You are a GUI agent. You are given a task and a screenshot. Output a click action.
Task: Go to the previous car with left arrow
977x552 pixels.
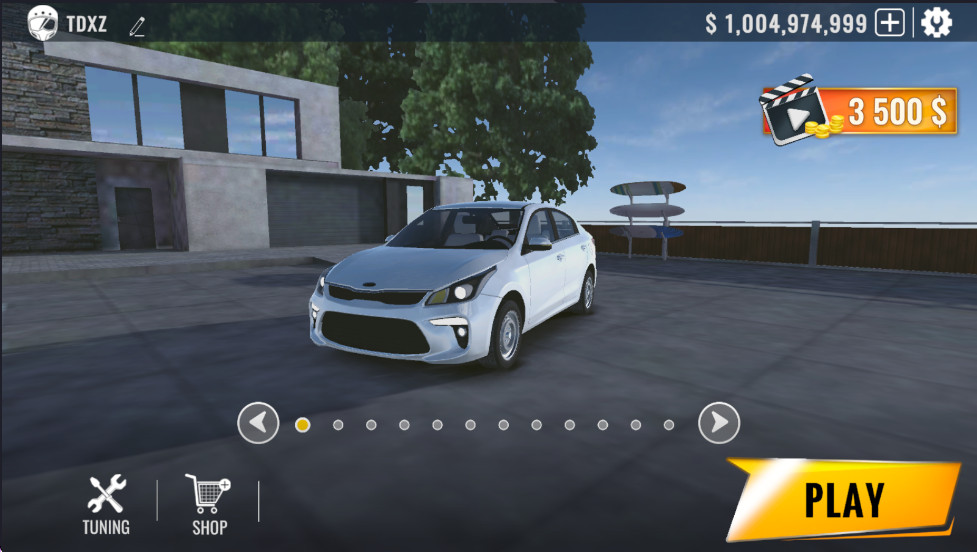[x=258, y=423]
